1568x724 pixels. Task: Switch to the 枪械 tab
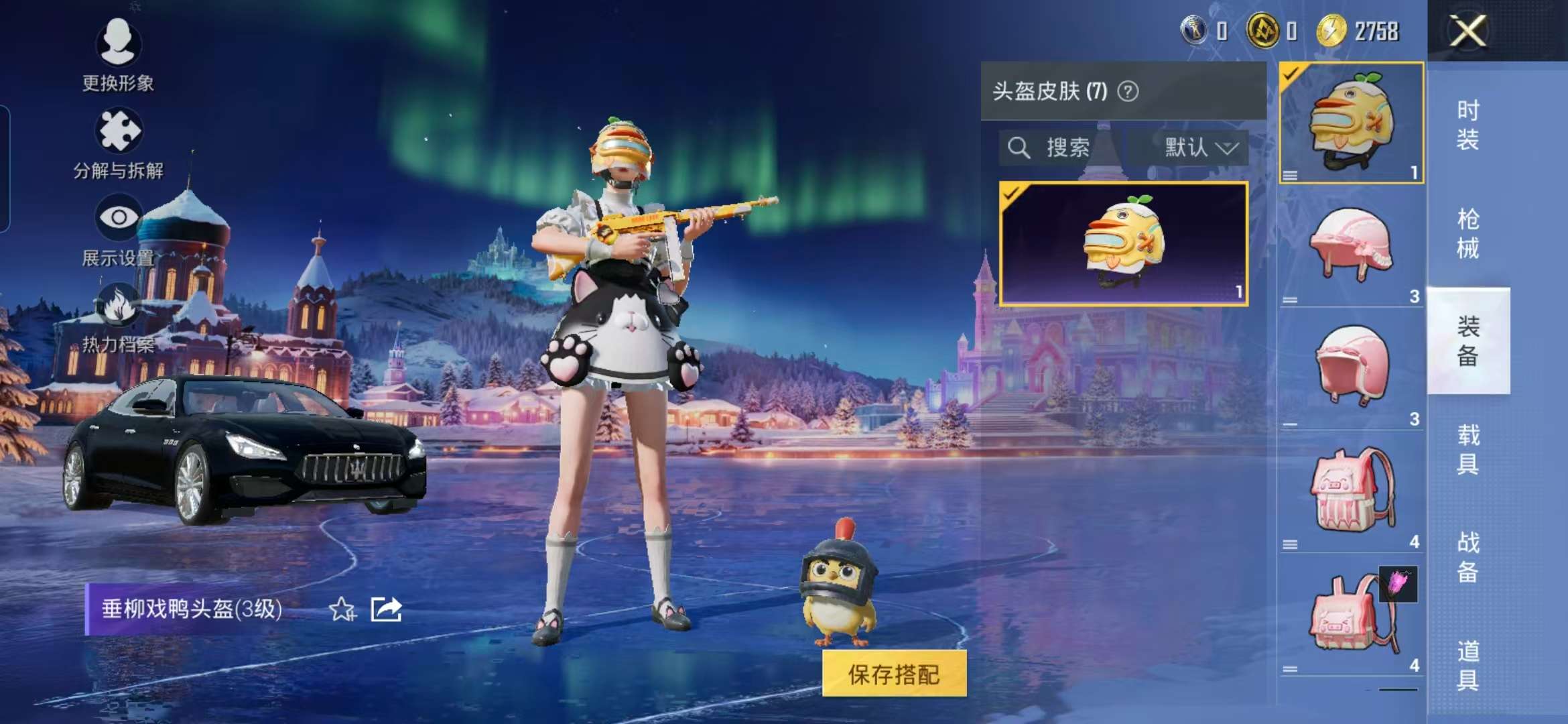(x=1467, y=233)
